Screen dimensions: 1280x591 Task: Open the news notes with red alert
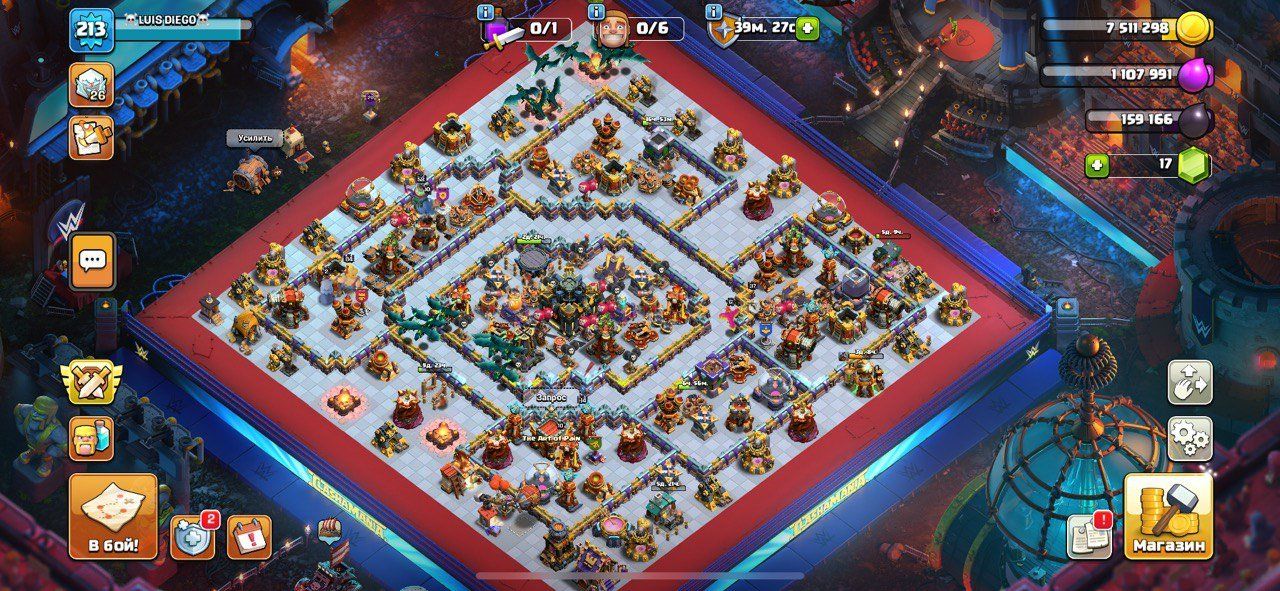1089,536
